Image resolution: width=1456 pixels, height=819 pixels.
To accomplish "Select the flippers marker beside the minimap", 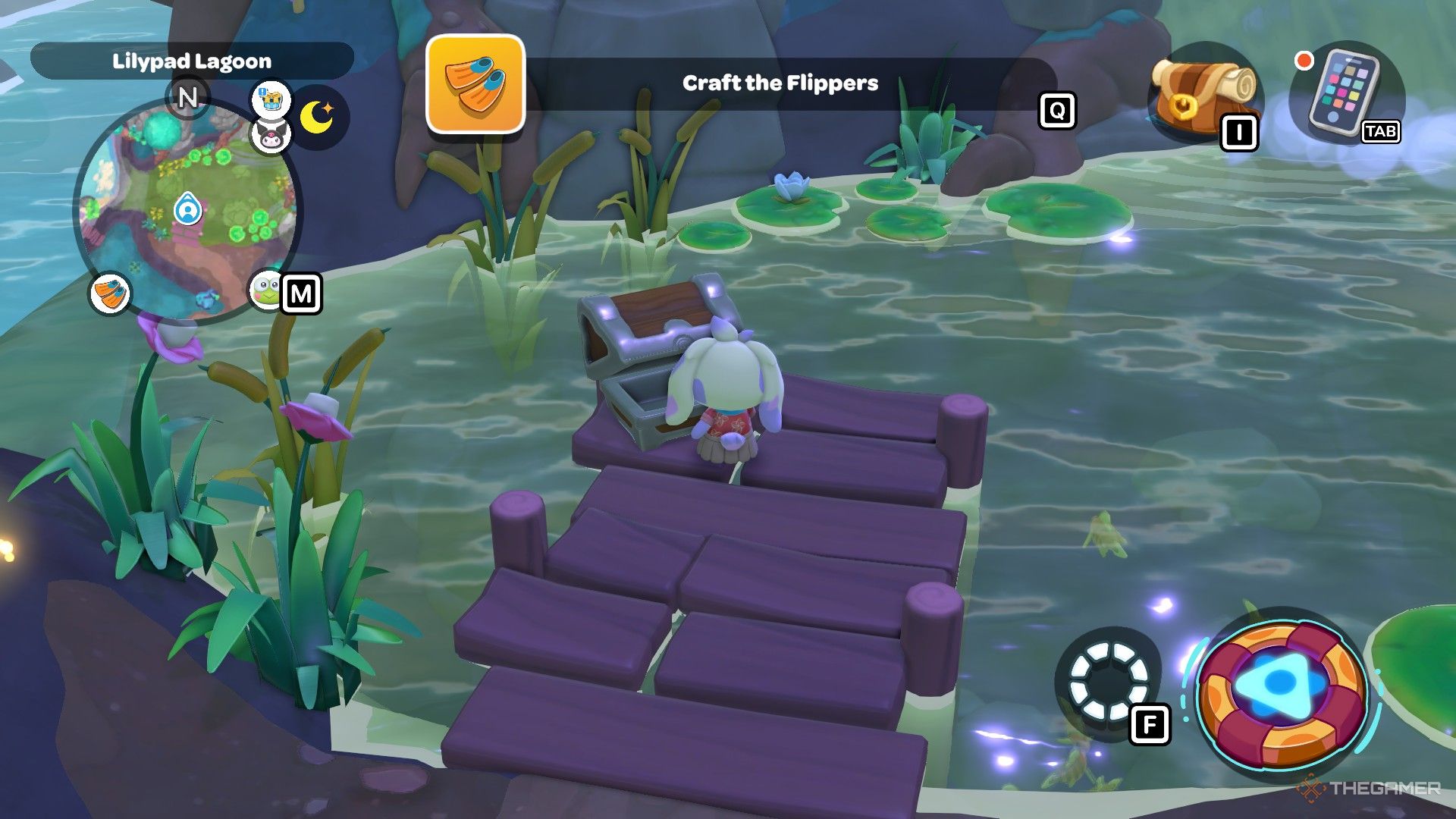I will coord(111,293).
